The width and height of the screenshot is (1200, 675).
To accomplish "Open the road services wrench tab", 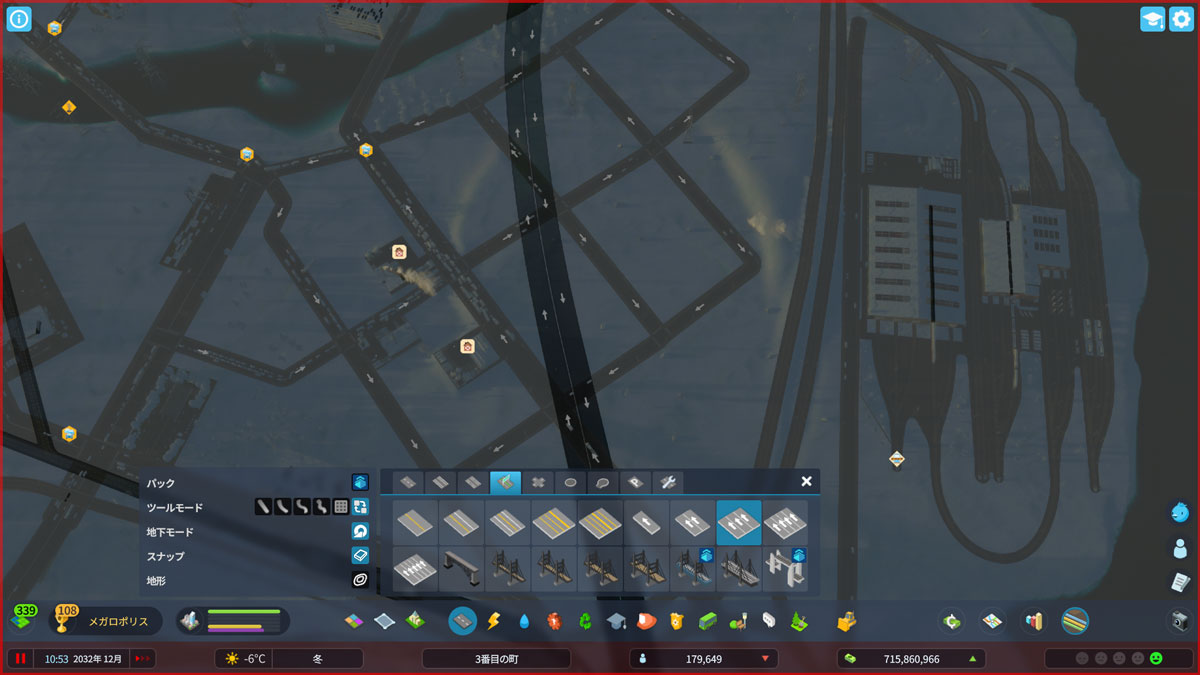I will pos(668,482).
